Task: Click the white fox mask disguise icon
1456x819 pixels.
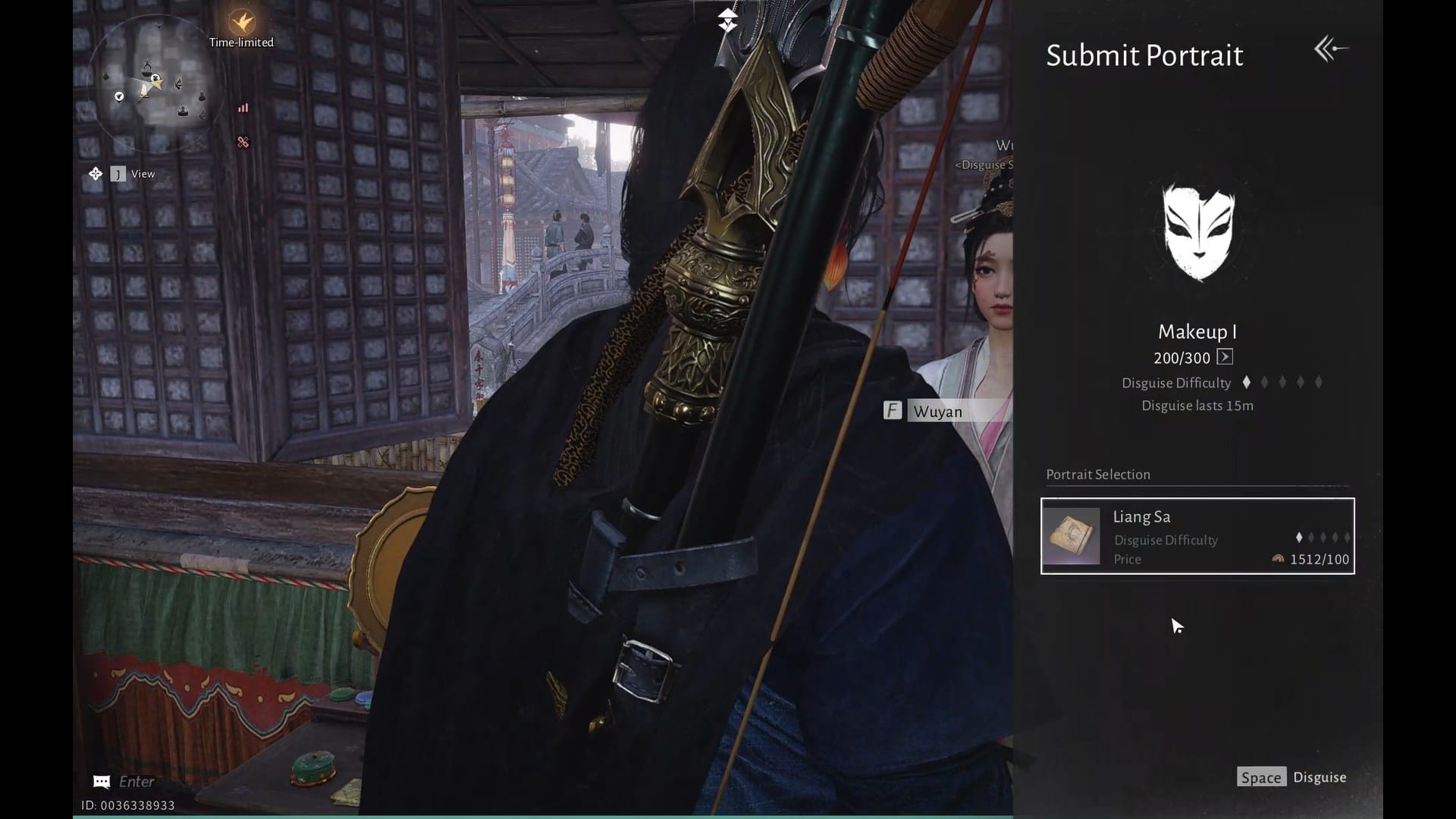Action: 1198,231
